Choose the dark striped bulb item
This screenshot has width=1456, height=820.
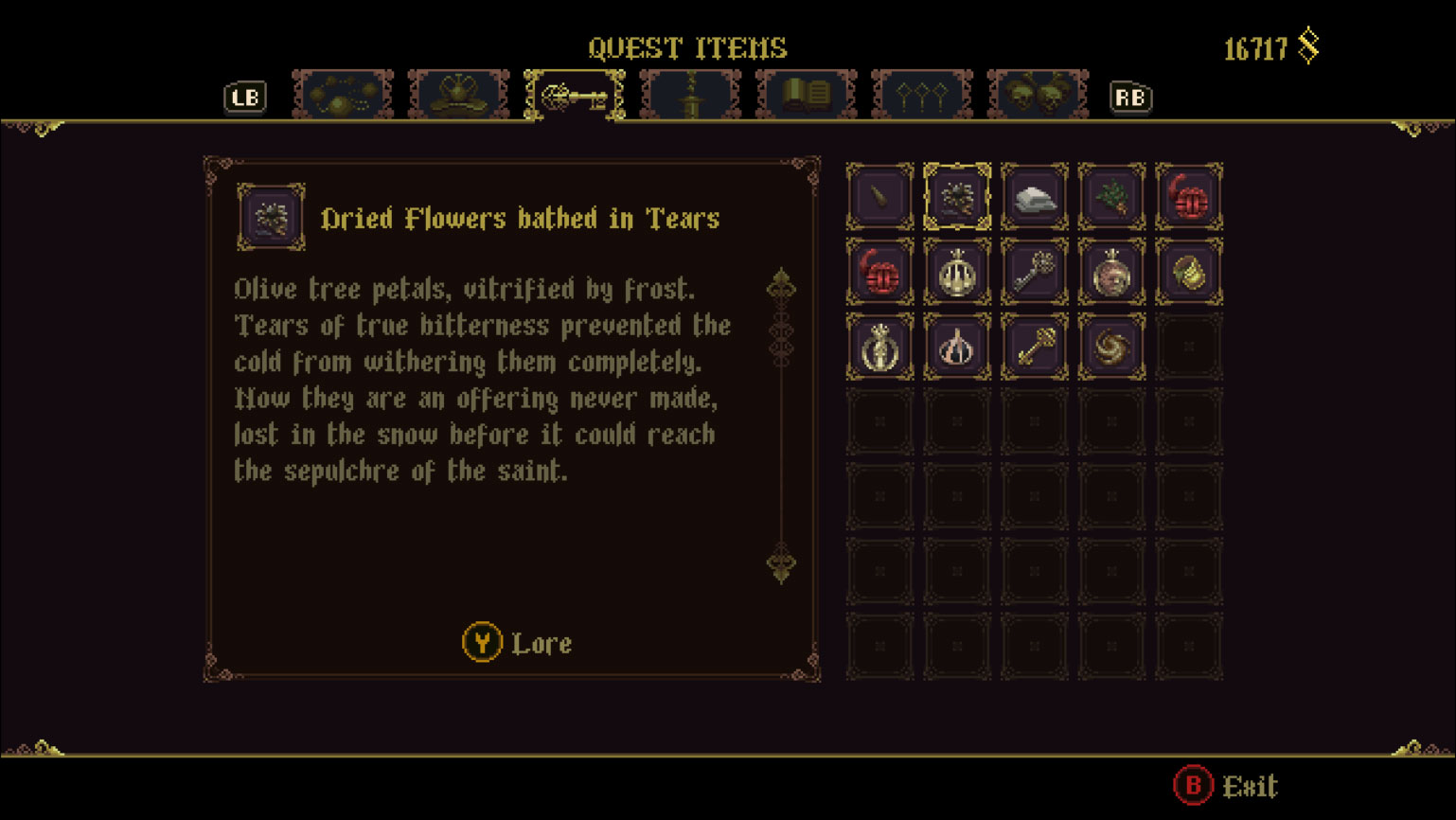[x=957, y=348]
